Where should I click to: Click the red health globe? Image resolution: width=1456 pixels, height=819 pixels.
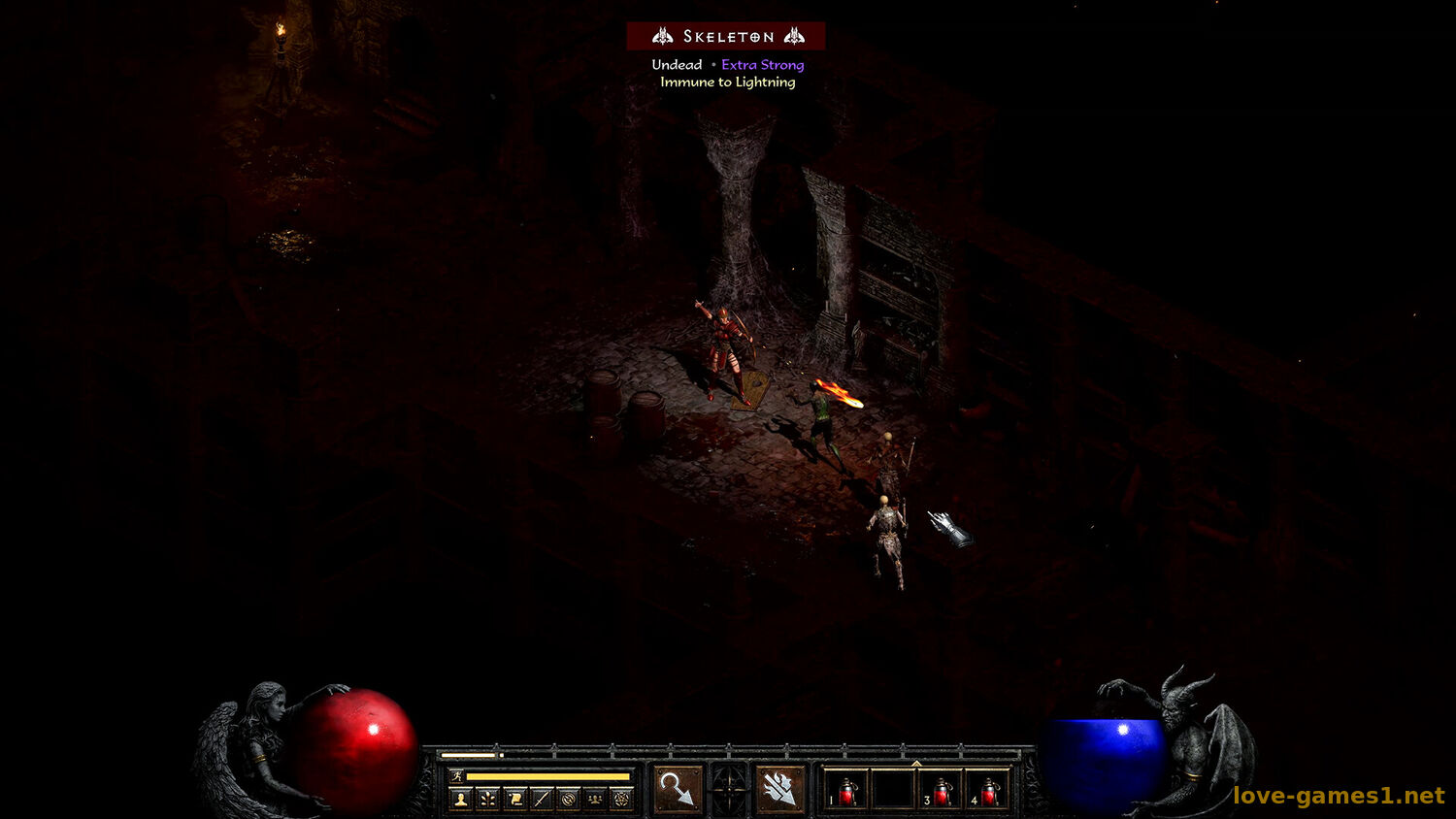tap(359, 747)
